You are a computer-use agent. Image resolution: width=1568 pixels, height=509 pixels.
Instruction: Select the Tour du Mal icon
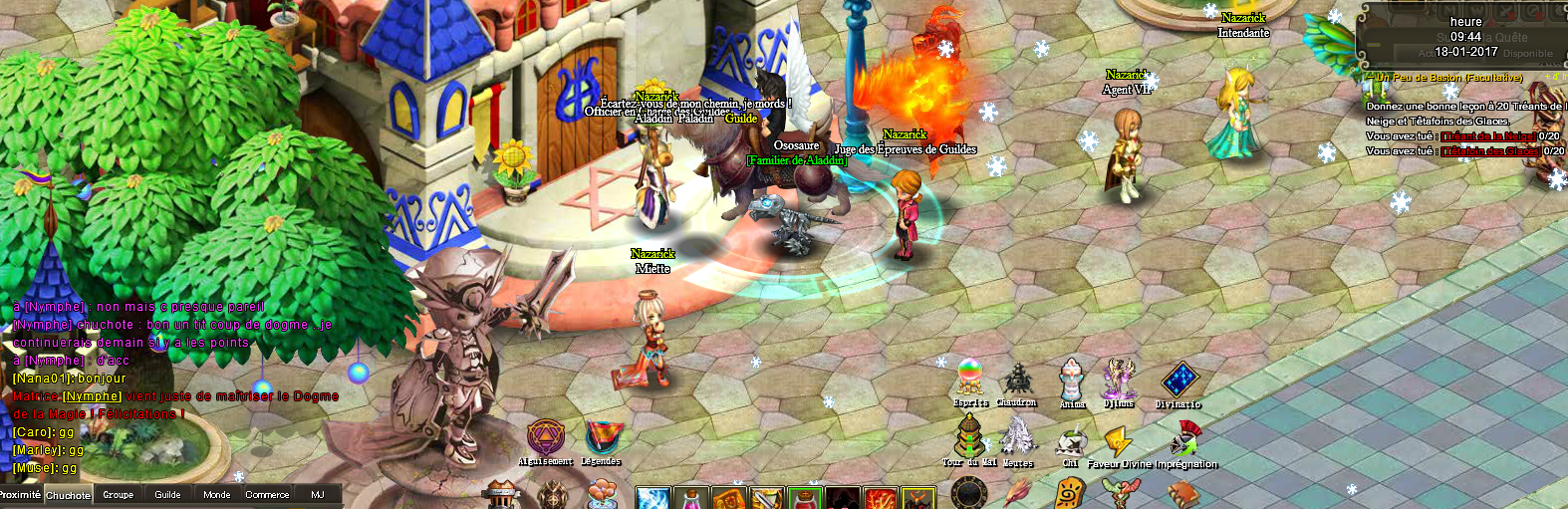click(969, 436)
